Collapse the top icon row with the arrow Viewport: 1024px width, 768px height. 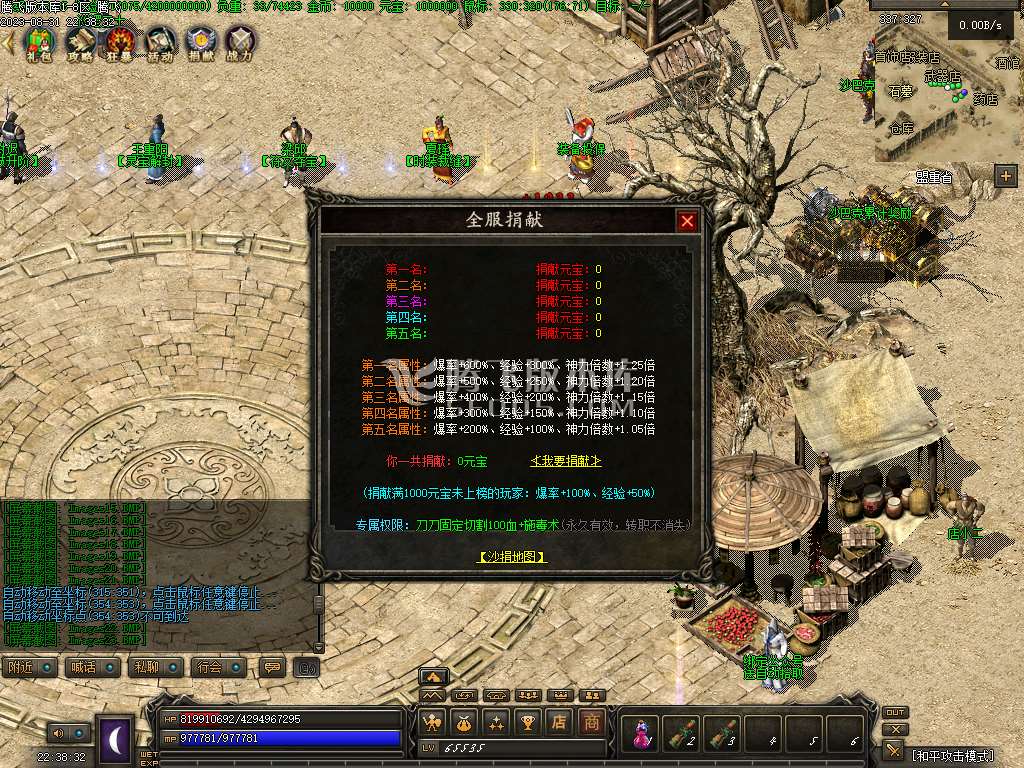(x=9, y=42)
